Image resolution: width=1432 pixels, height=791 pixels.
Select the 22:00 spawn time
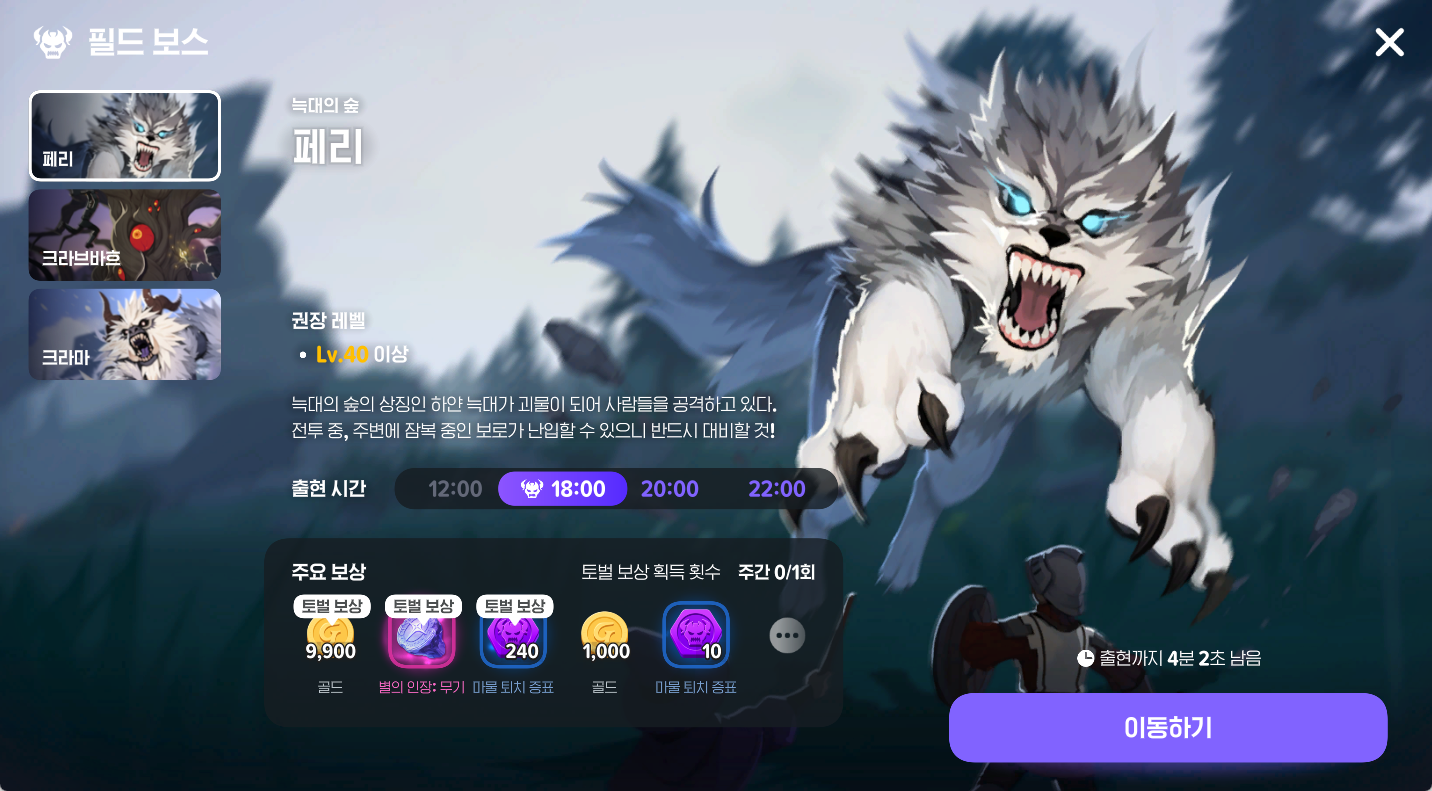(777, 488)
